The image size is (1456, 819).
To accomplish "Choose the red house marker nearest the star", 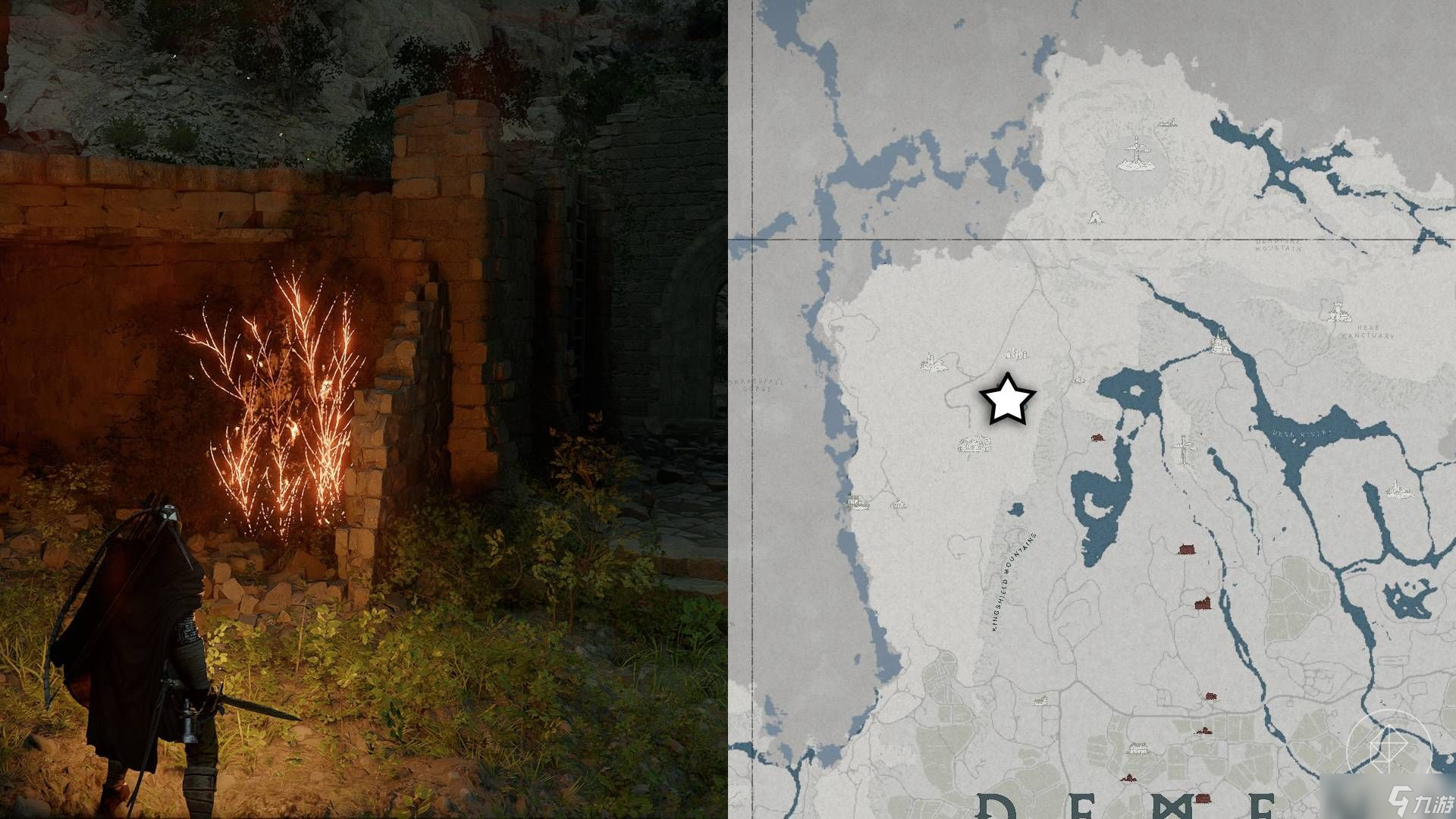I will 1096,438.
